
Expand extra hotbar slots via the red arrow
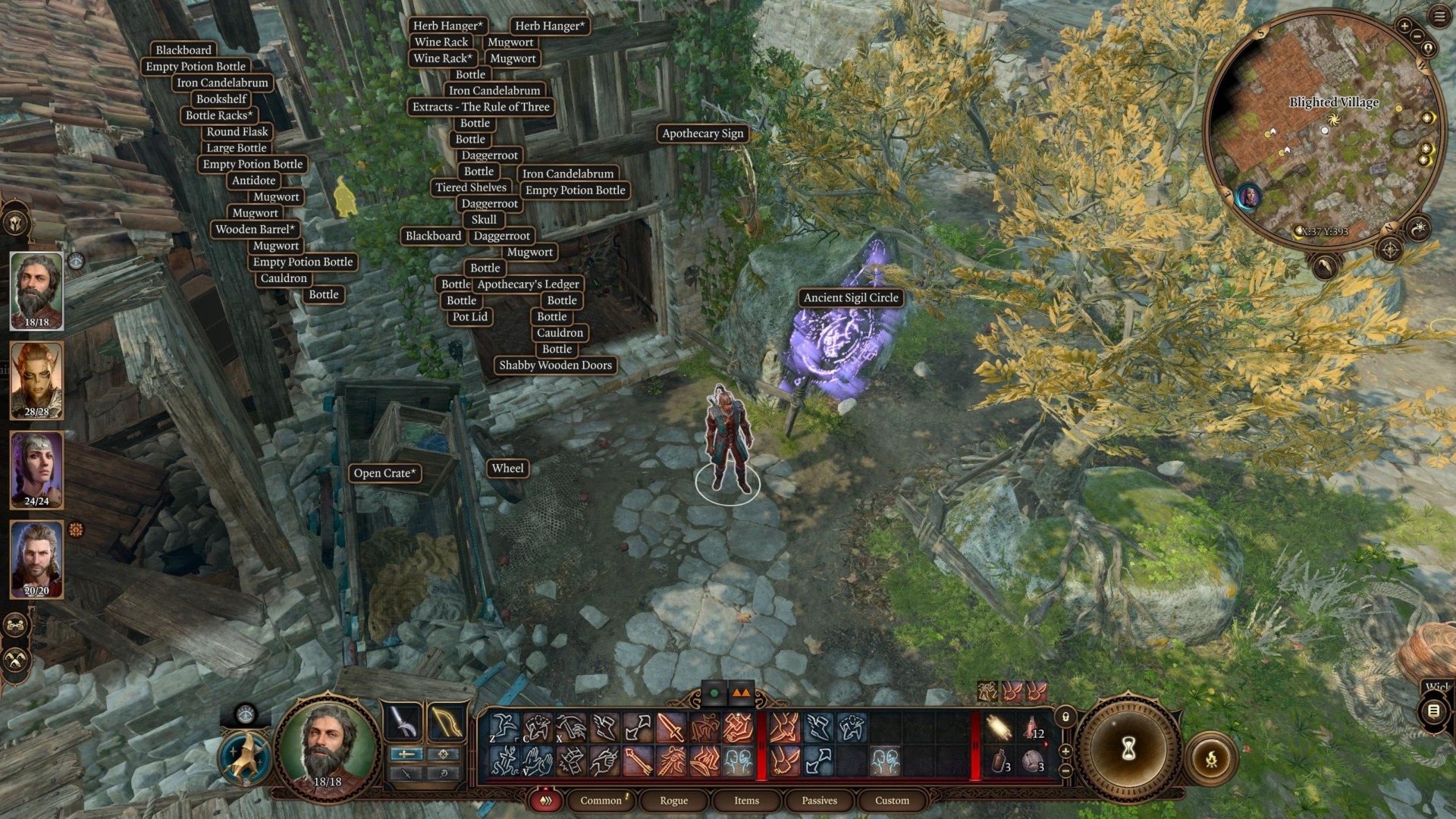click(1045, 744)
